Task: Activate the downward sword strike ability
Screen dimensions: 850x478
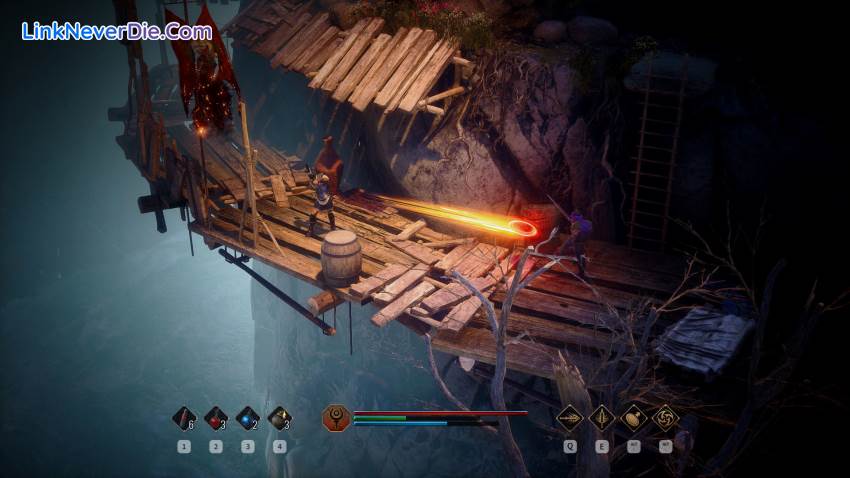Action: click(x=602, y=417)
